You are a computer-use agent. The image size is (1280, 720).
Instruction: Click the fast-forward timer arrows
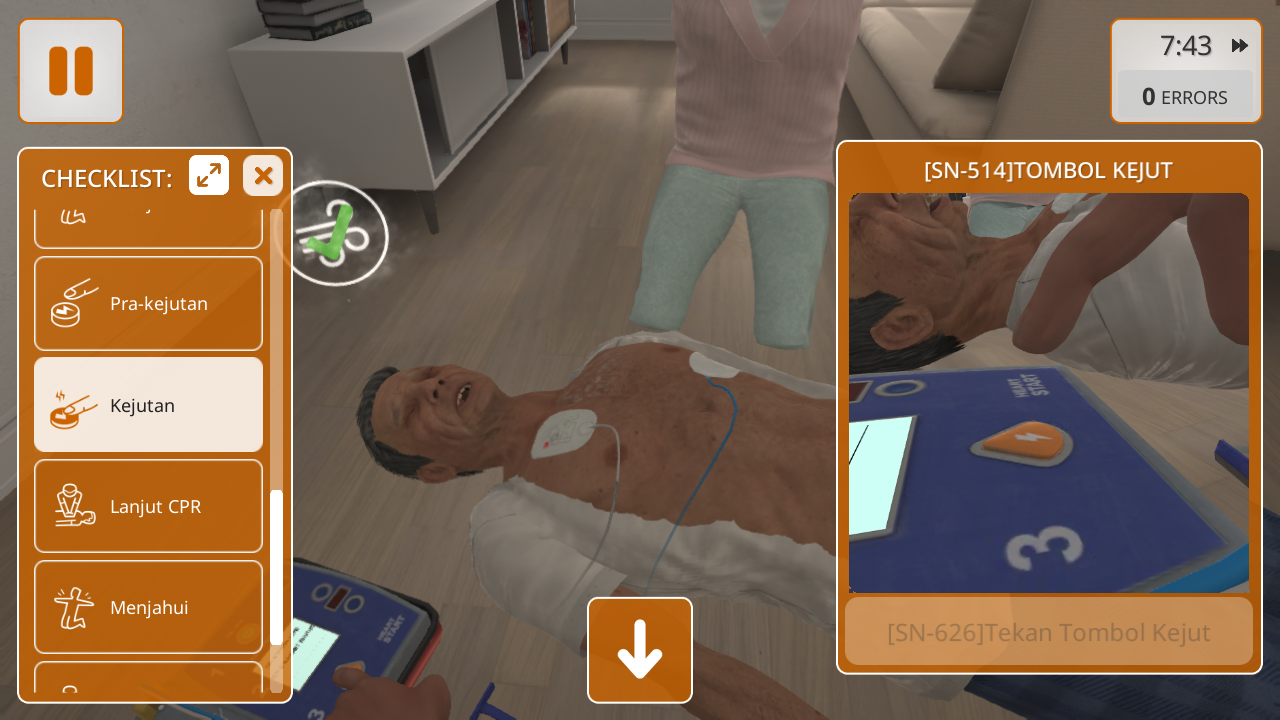[x=1240, y=46]
